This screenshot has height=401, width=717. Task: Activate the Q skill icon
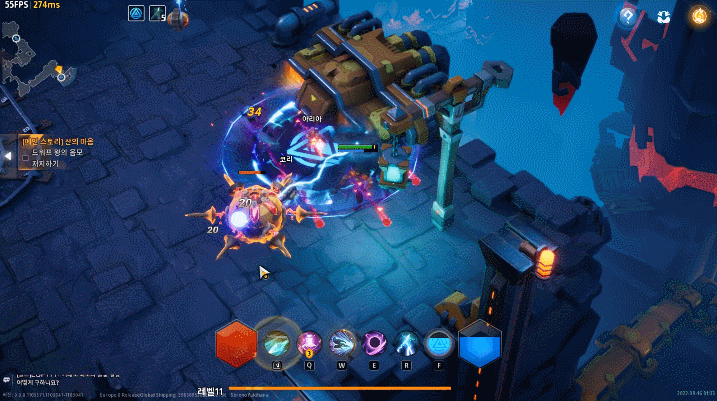(309, 343)
